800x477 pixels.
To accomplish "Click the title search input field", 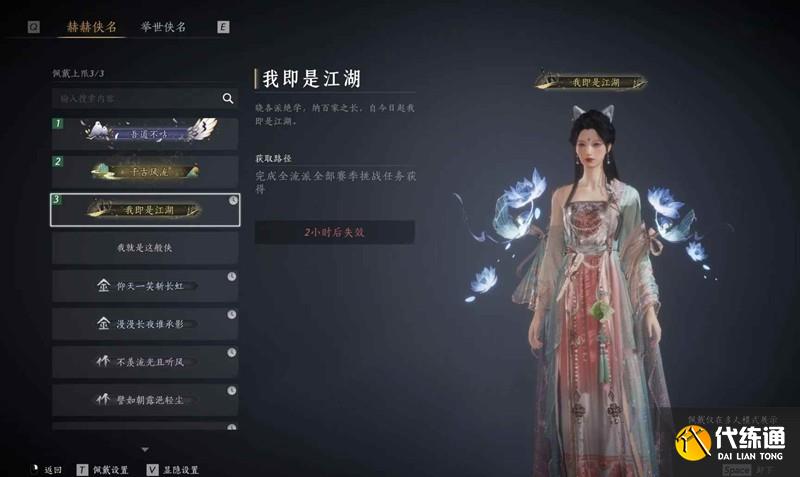I will [135, 98].
